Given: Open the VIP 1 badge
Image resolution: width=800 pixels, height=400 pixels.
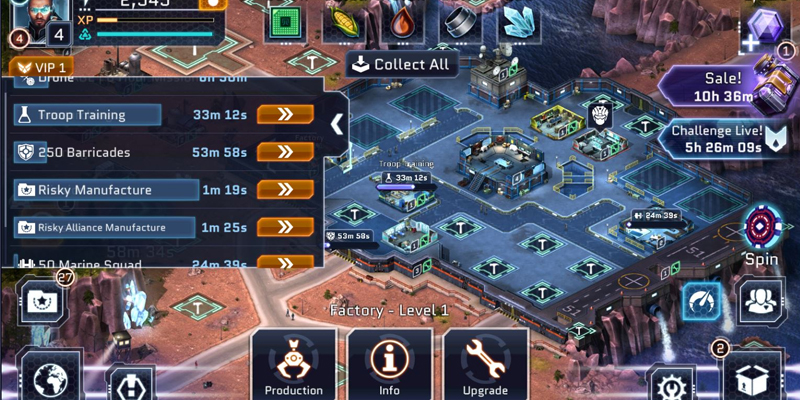Looking at the screenshot, I should point(40,68).
